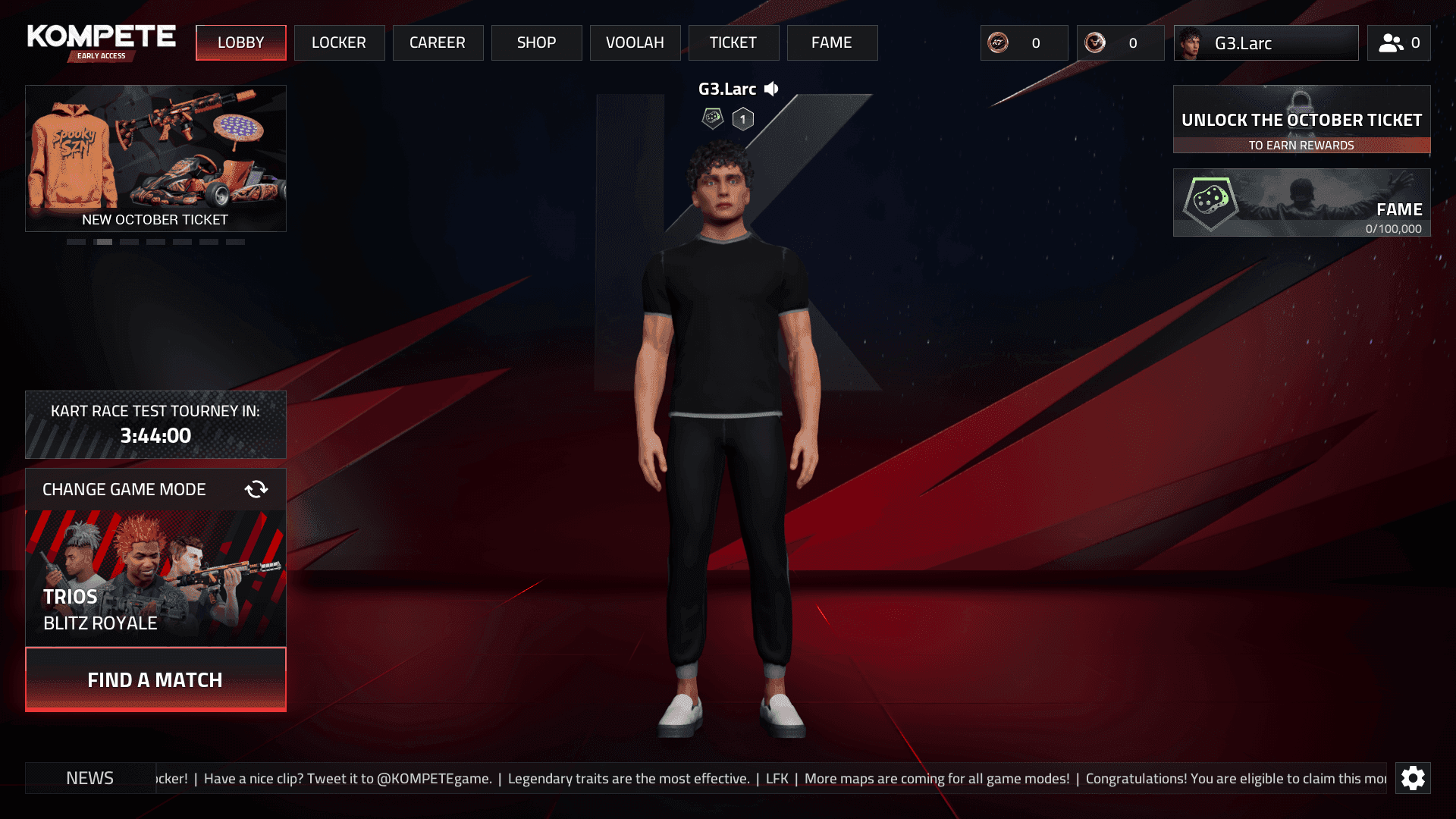
Task: Click the level 1 hexagon badge
Action: point(742,118)
